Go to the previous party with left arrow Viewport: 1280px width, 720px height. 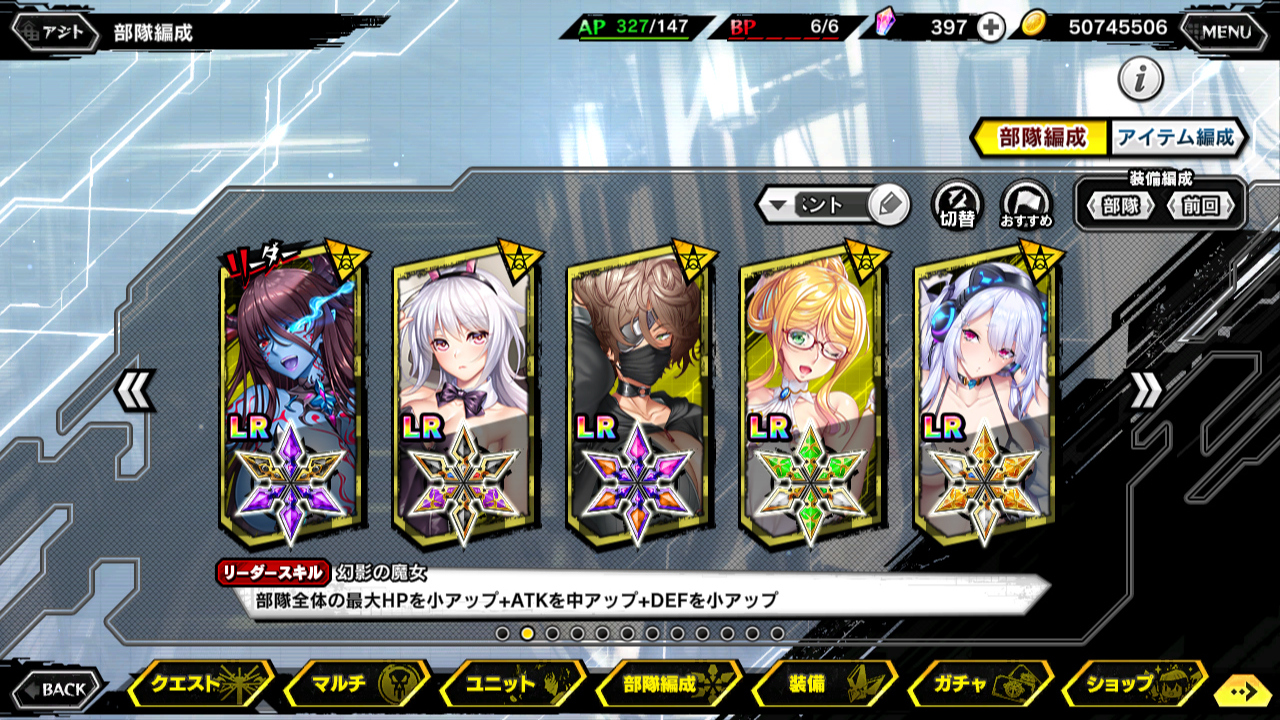tap(134, 391)
